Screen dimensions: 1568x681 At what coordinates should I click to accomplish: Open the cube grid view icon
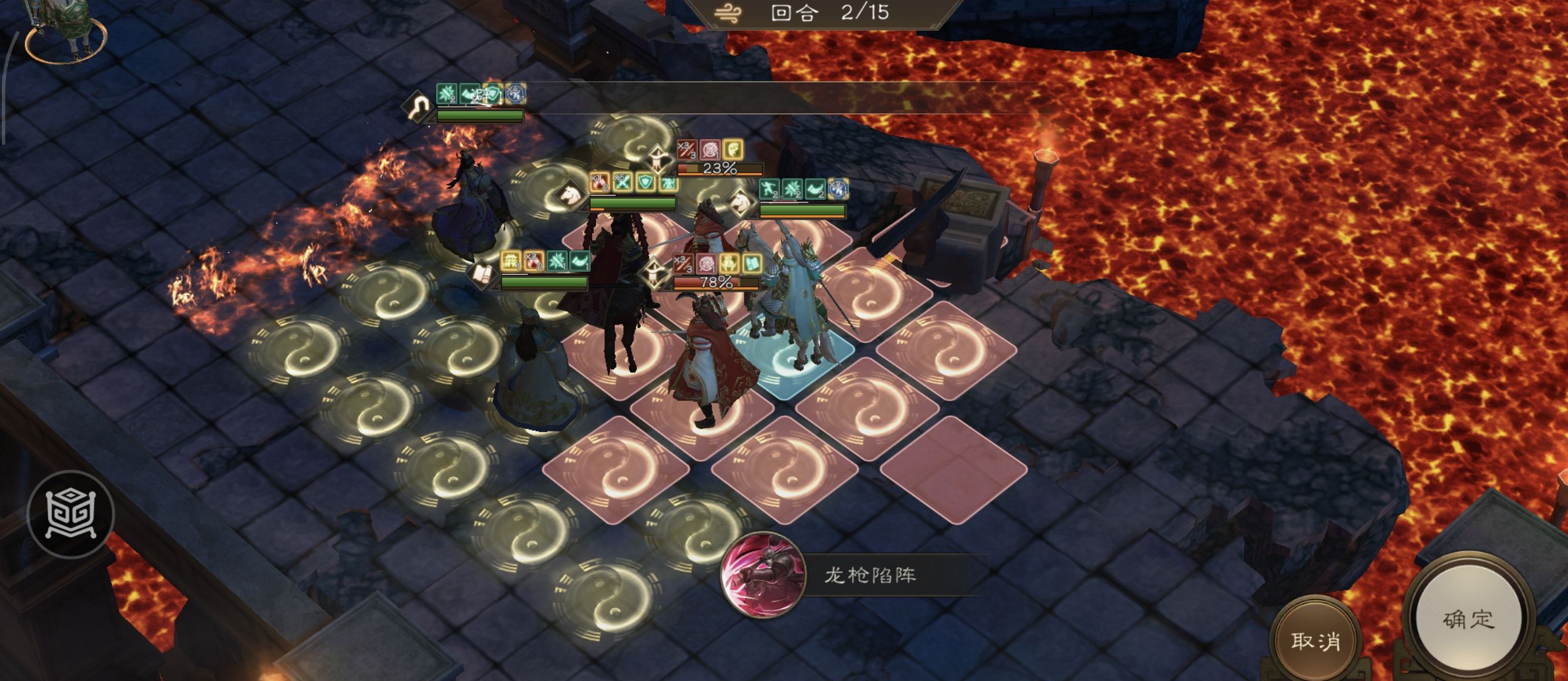(70, 514)
